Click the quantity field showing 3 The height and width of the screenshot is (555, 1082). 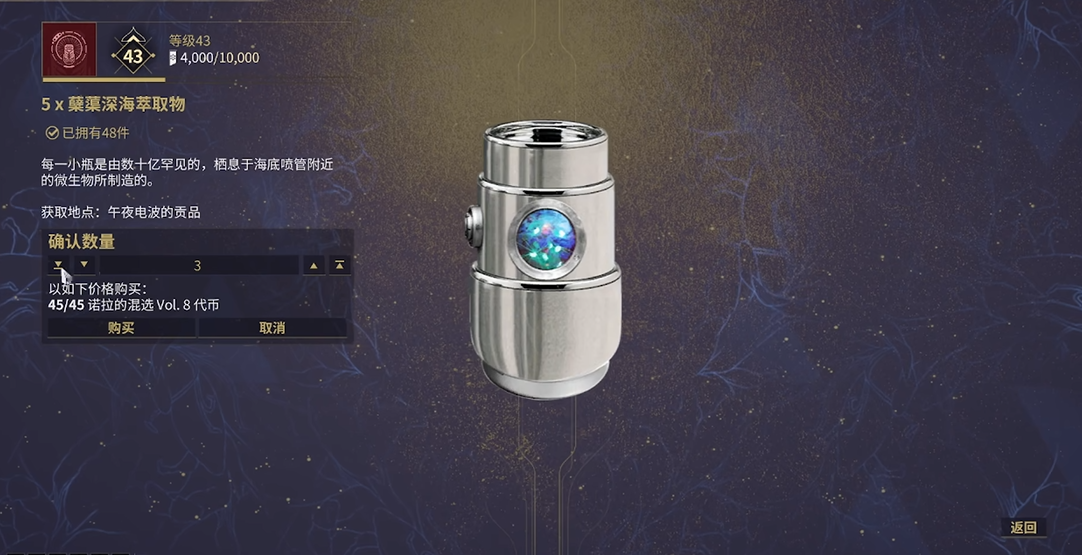pos(198,265)
